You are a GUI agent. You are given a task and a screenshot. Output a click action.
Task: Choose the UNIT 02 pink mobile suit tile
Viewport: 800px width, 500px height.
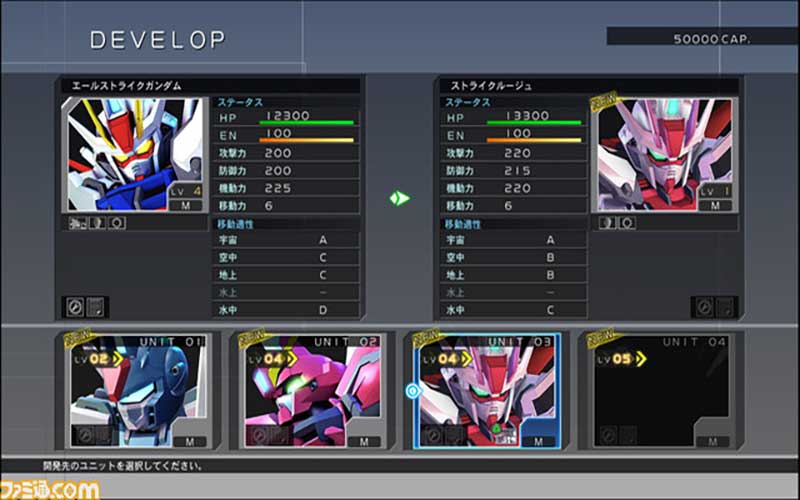tap(308, 391)
